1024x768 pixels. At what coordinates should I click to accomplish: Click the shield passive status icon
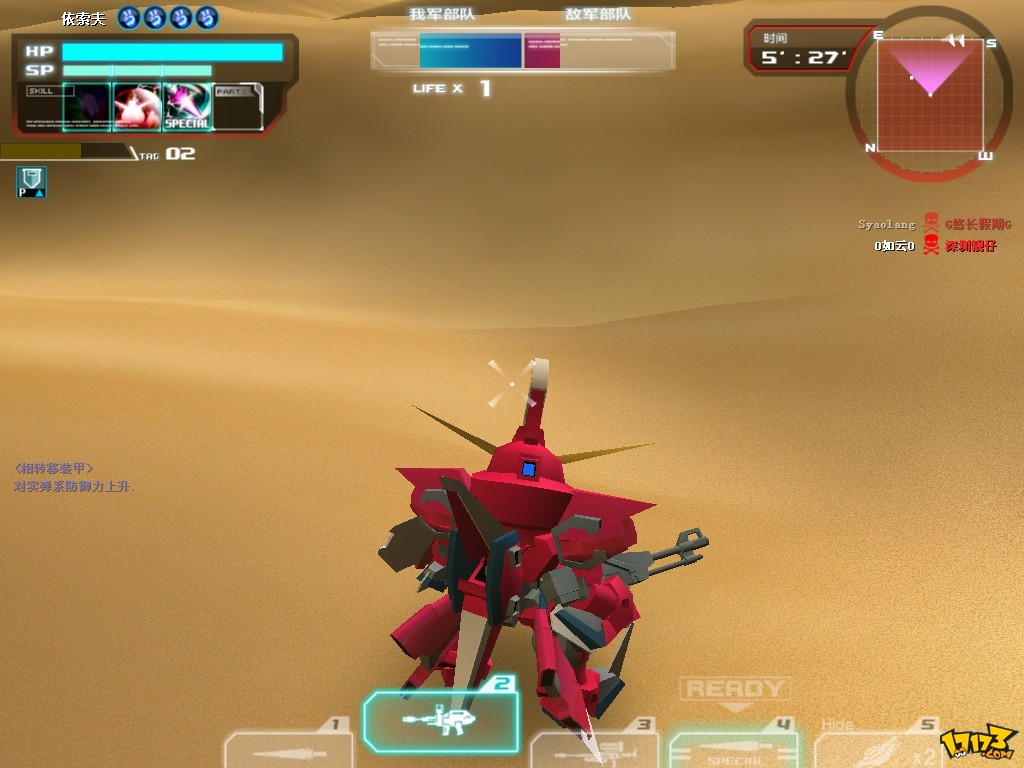click(x=31, y=181)
